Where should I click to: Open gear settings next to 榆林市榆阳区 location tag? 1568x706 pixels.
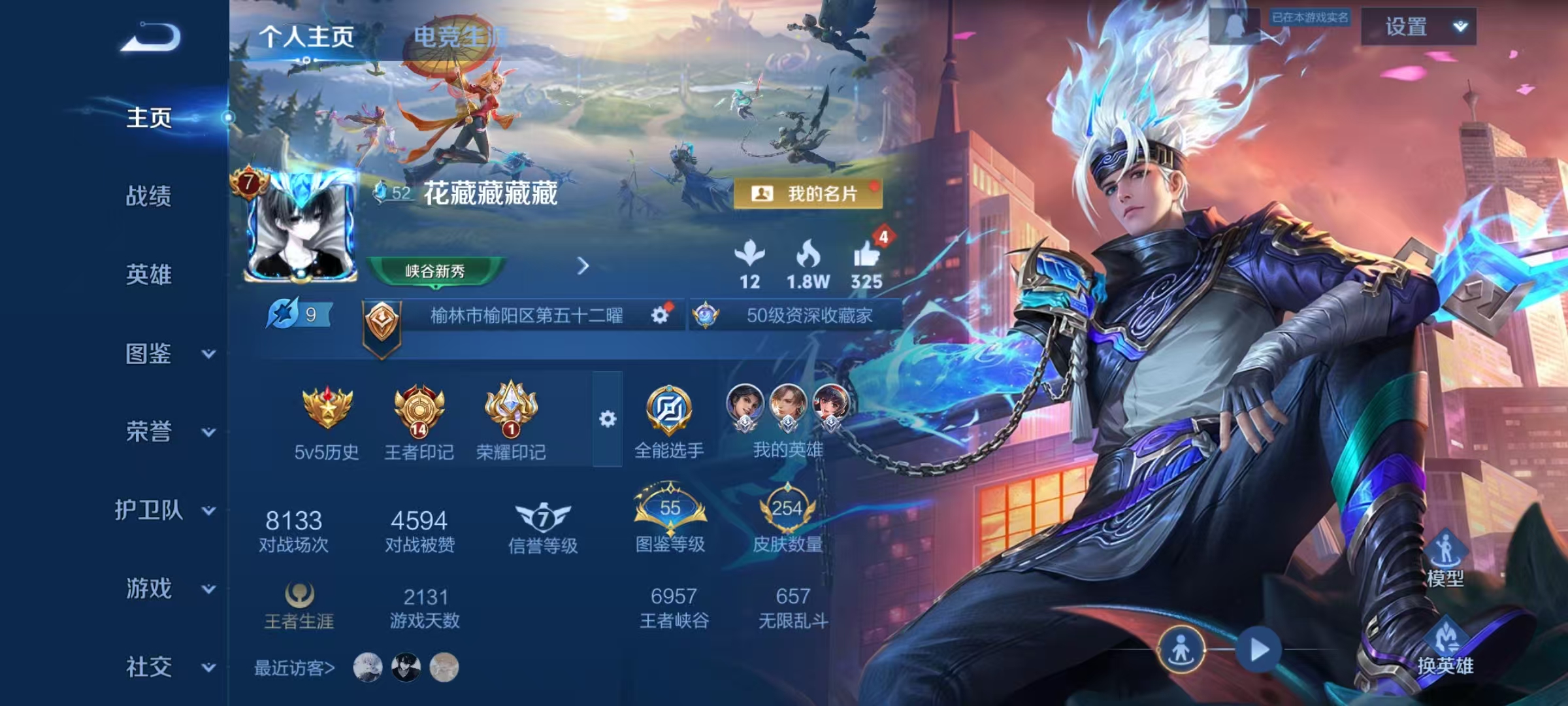point(662,315)
